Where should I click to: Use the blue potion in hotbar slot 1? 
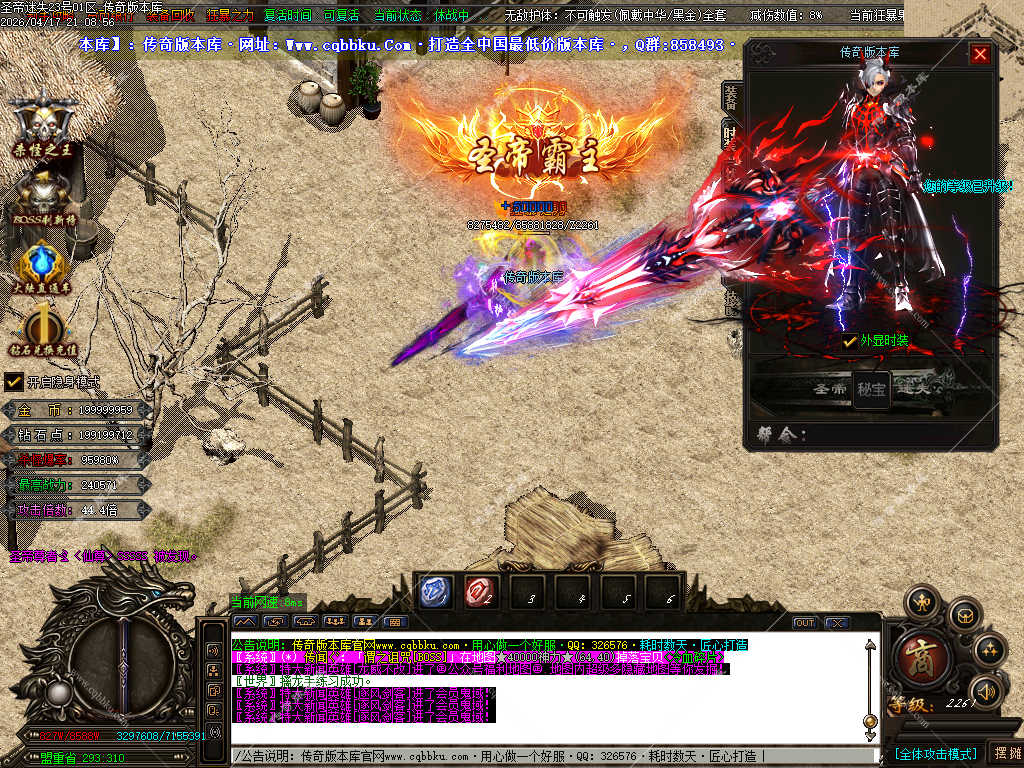[x=436, y=592]
